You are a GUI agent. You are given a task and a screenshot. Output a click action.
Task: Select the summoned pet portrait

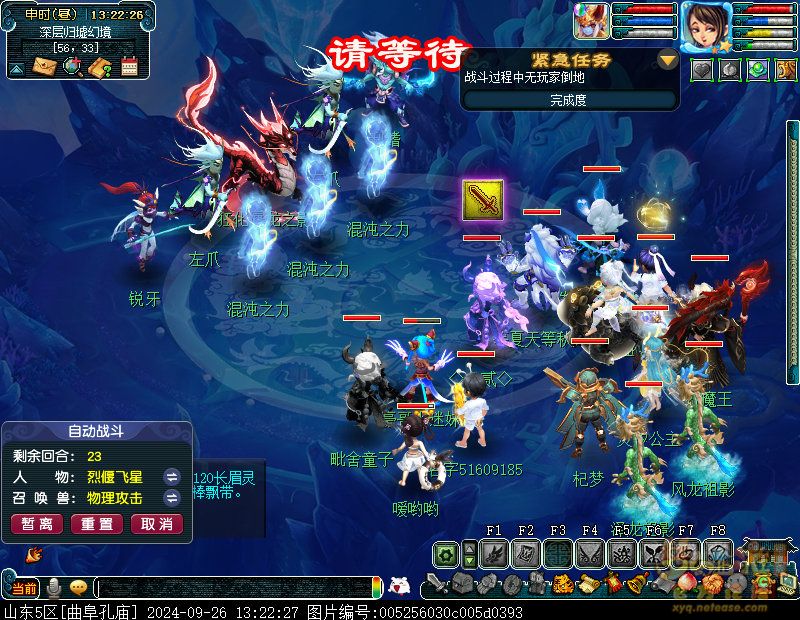591,22
